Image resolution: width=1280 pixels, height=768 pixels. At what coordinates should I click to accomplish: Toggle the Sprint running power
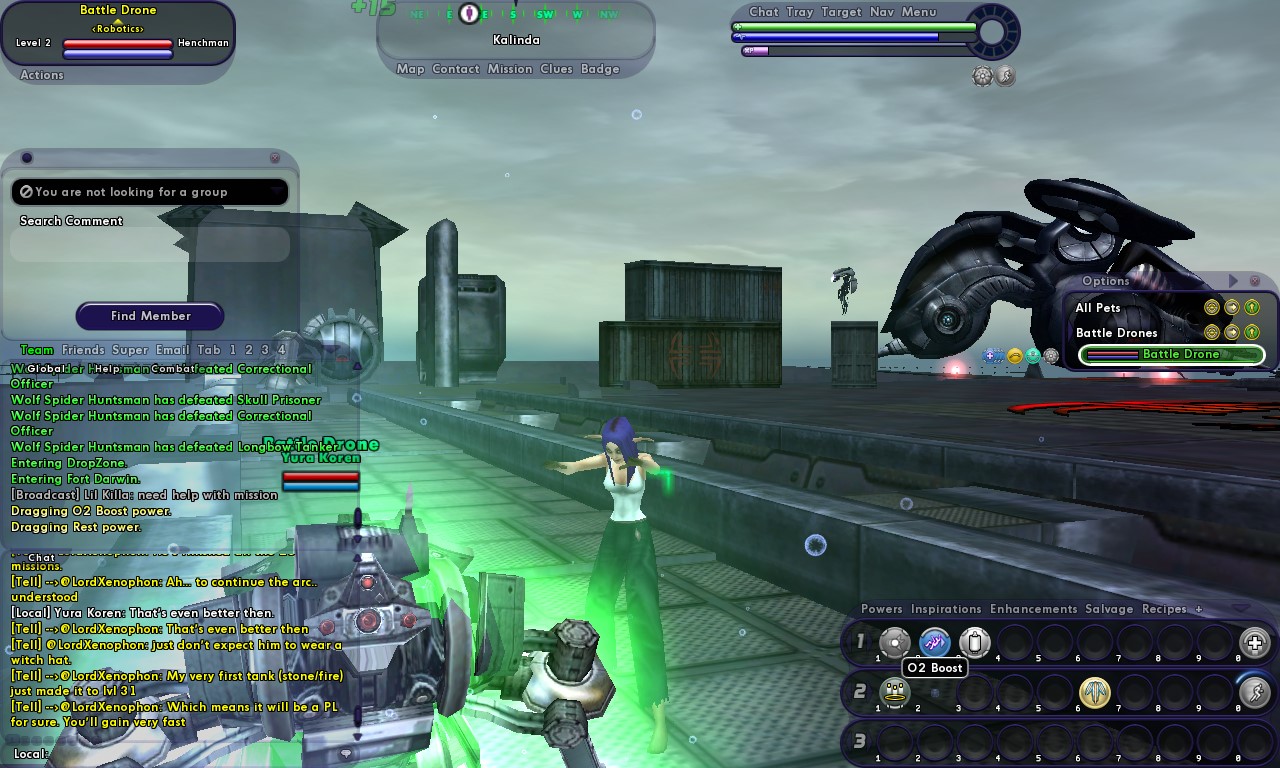click(1254, 692)
